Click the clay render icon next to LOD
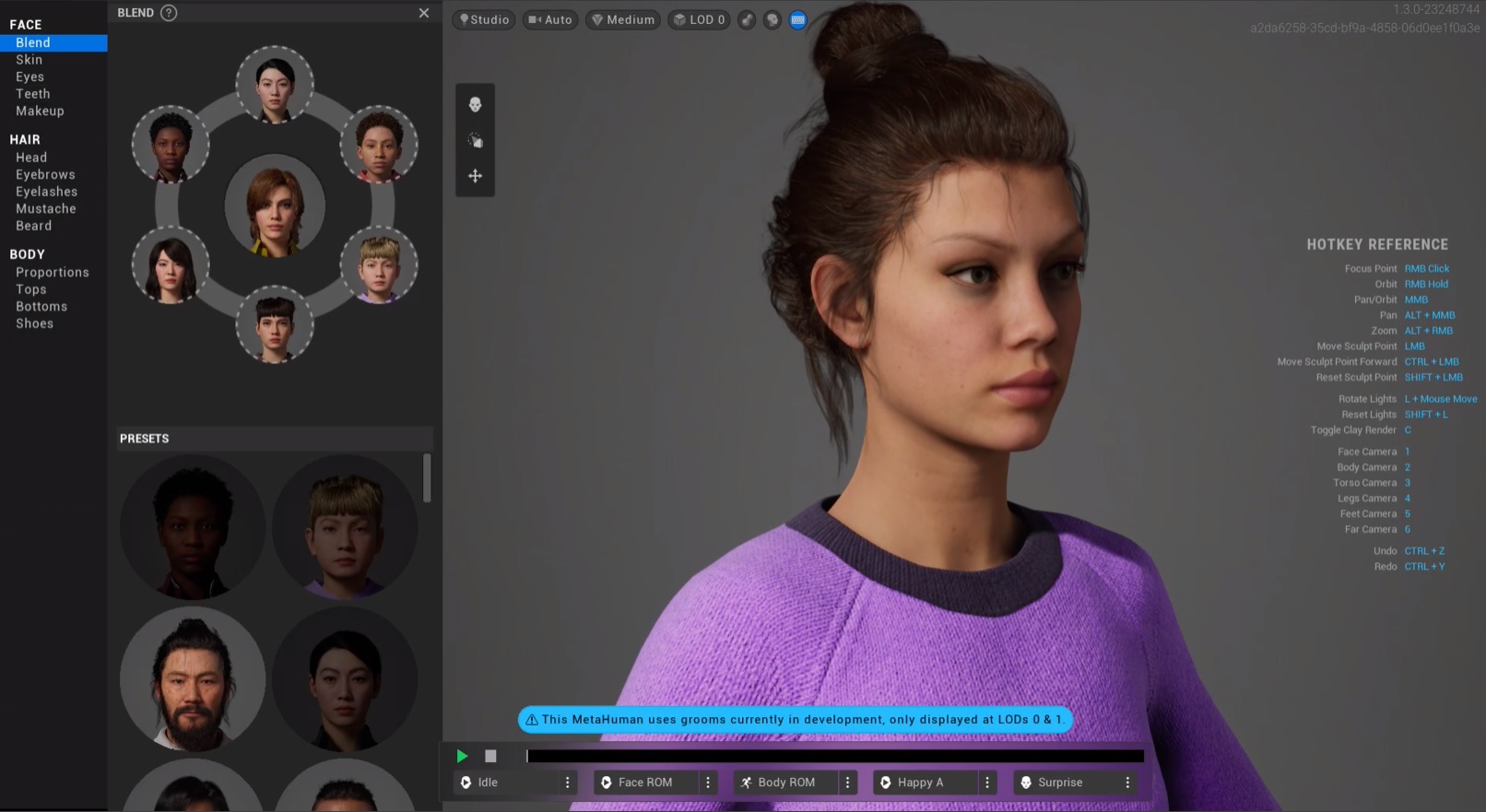The height and width of the screenshot is (812, 1486). coord(747,19)
